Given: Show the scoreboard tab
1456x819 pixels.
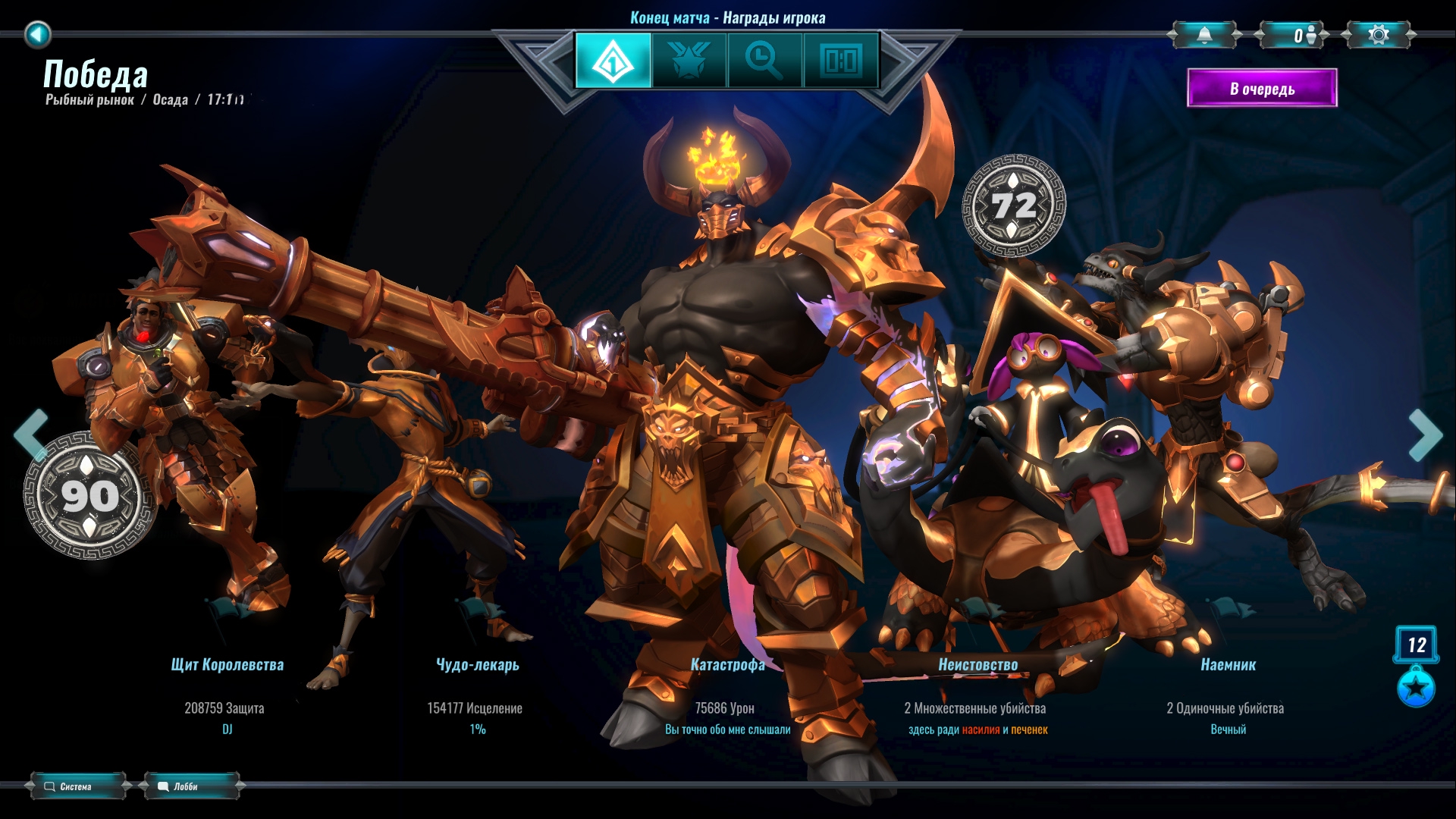Looking at the screenshot, I should point(840,60).
